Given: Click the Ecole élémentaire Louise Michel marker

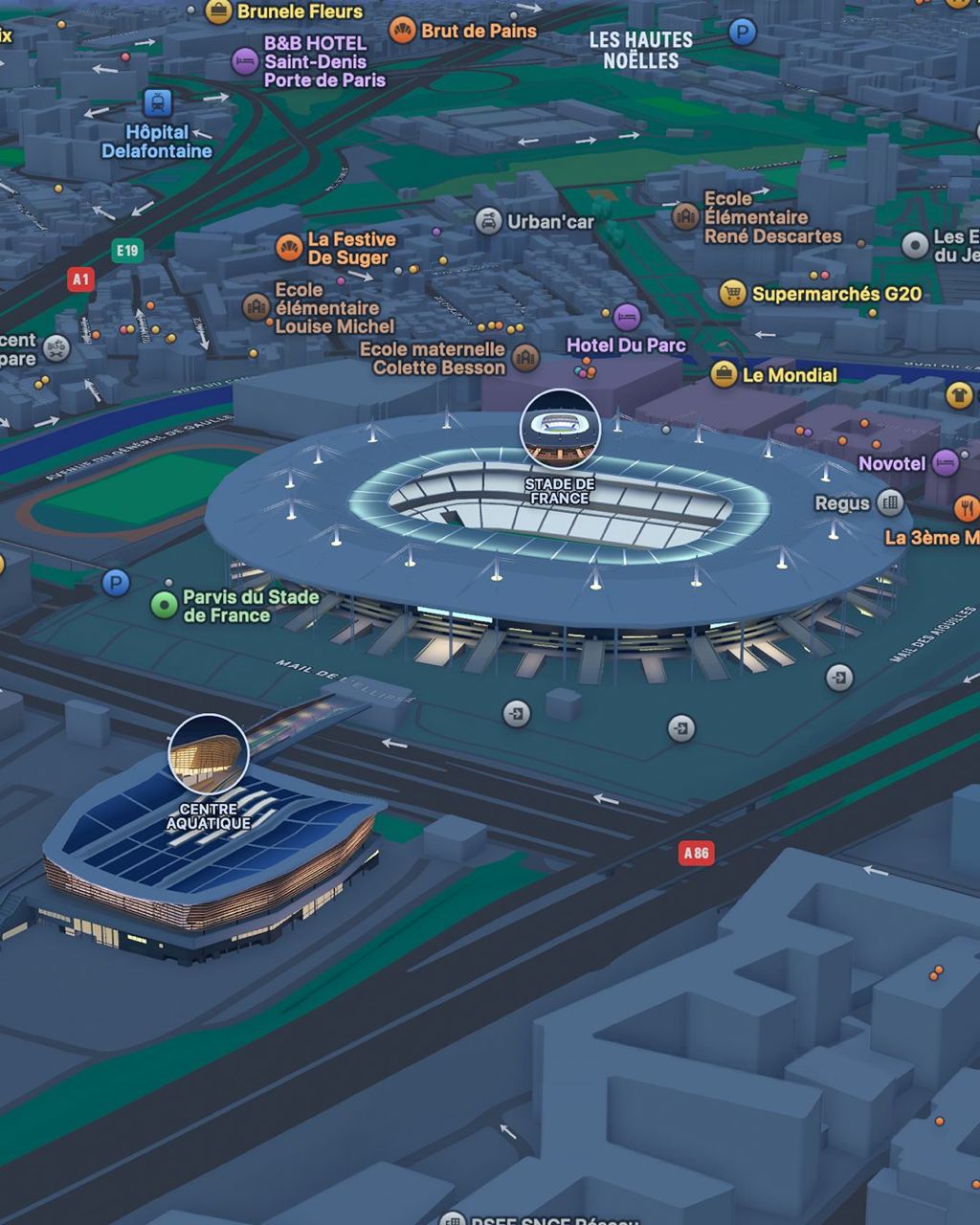Looking at the screenshot, I should [x=256, y=307].
